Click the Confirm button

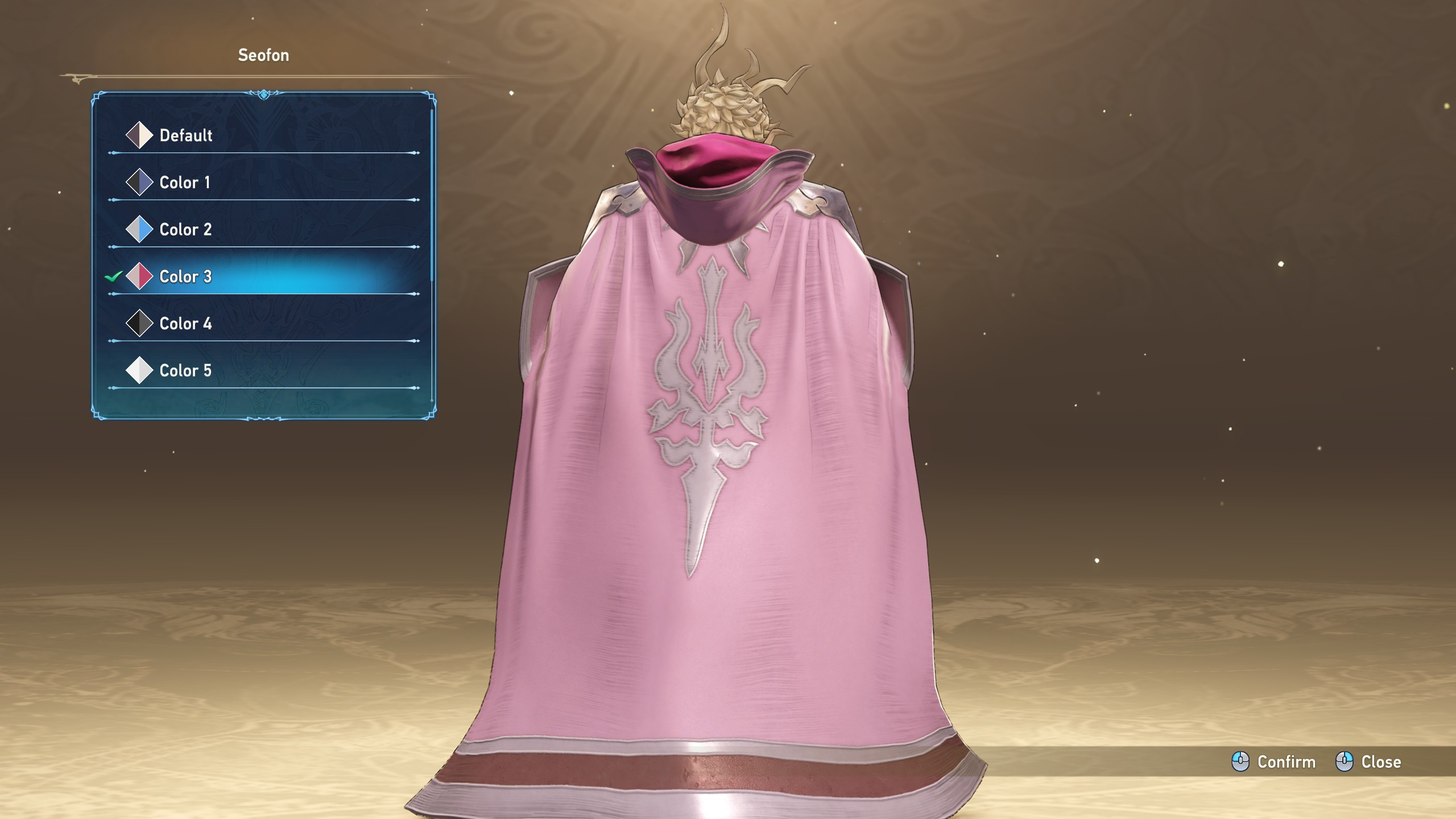click(1274, 762)
